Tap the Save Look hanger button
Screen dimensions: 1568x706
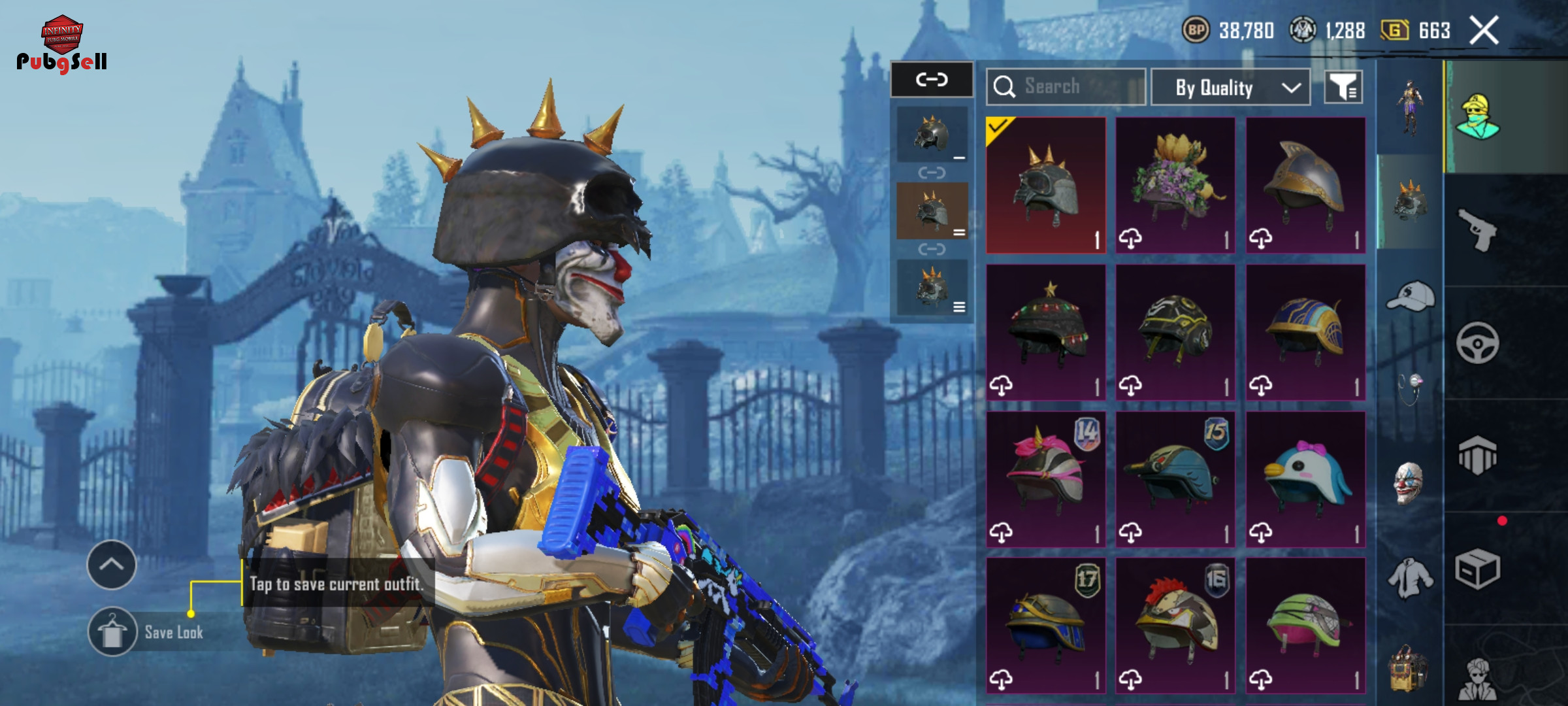pos(112,632)
